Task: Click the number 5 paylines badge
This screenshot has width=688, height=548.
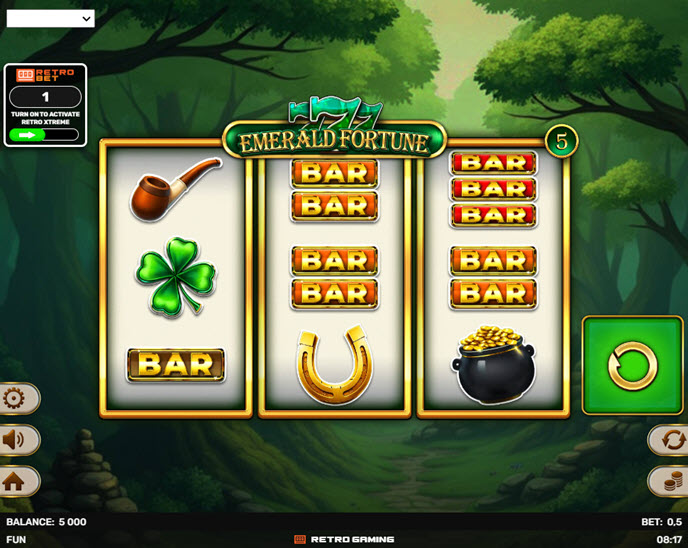Action: [561, 142]
